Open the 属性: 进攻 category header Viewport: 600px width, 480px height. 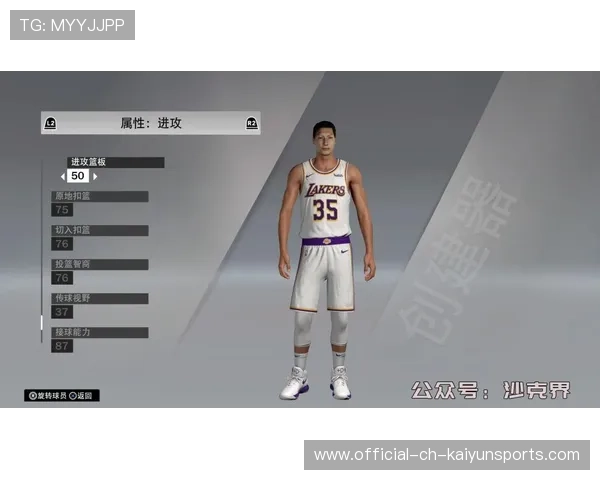(150, 123)
